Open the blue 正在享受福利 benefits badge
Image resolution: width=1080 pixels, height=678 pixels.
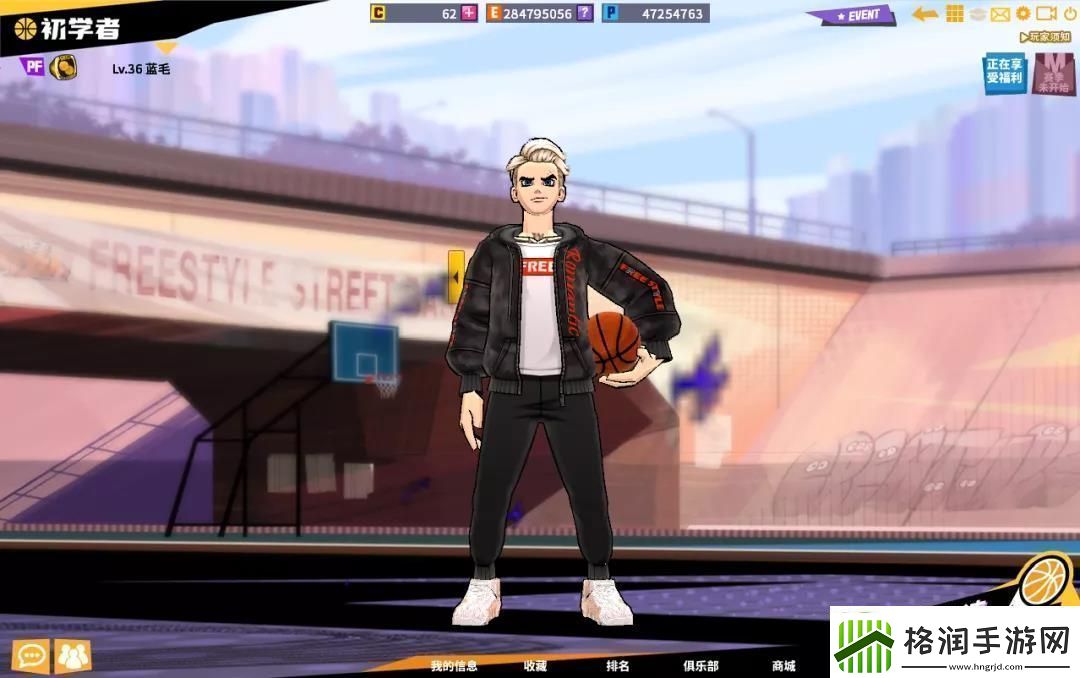1005,74
